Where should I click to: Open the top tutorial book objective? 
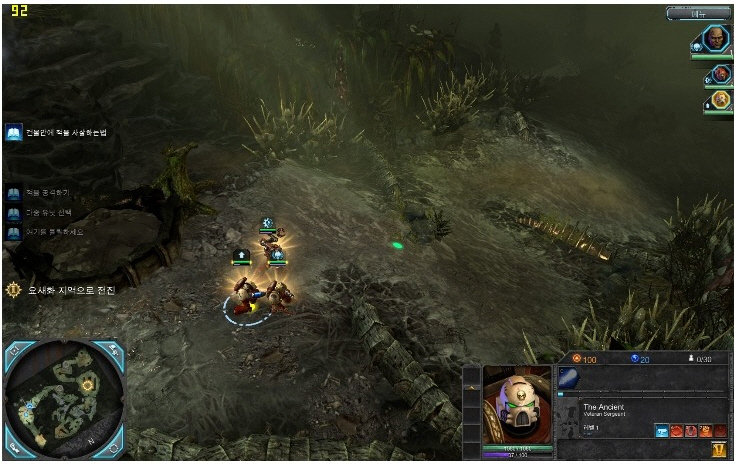coord(14,133)
